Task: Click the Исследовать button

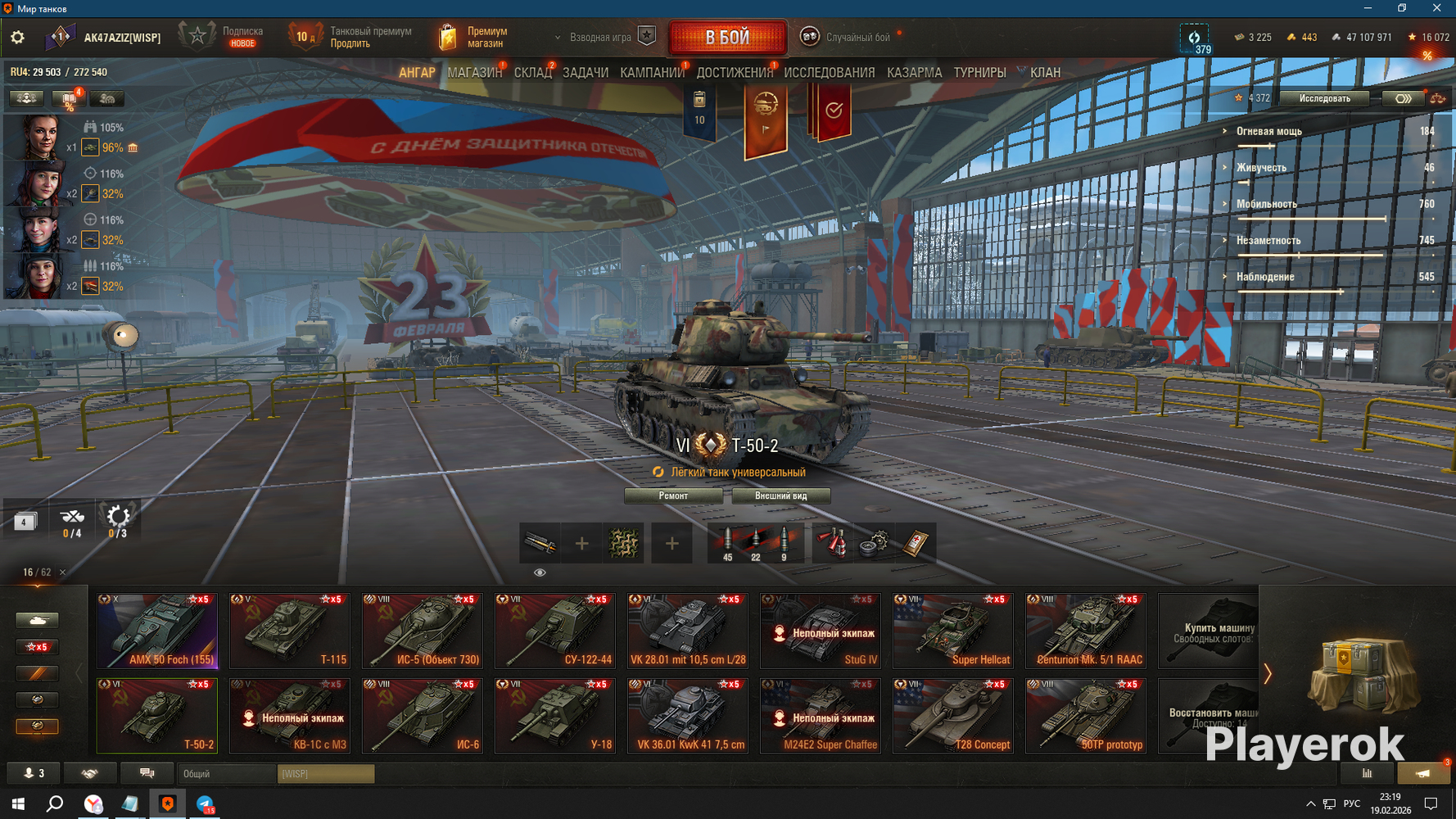Action: pos(1324,98)
